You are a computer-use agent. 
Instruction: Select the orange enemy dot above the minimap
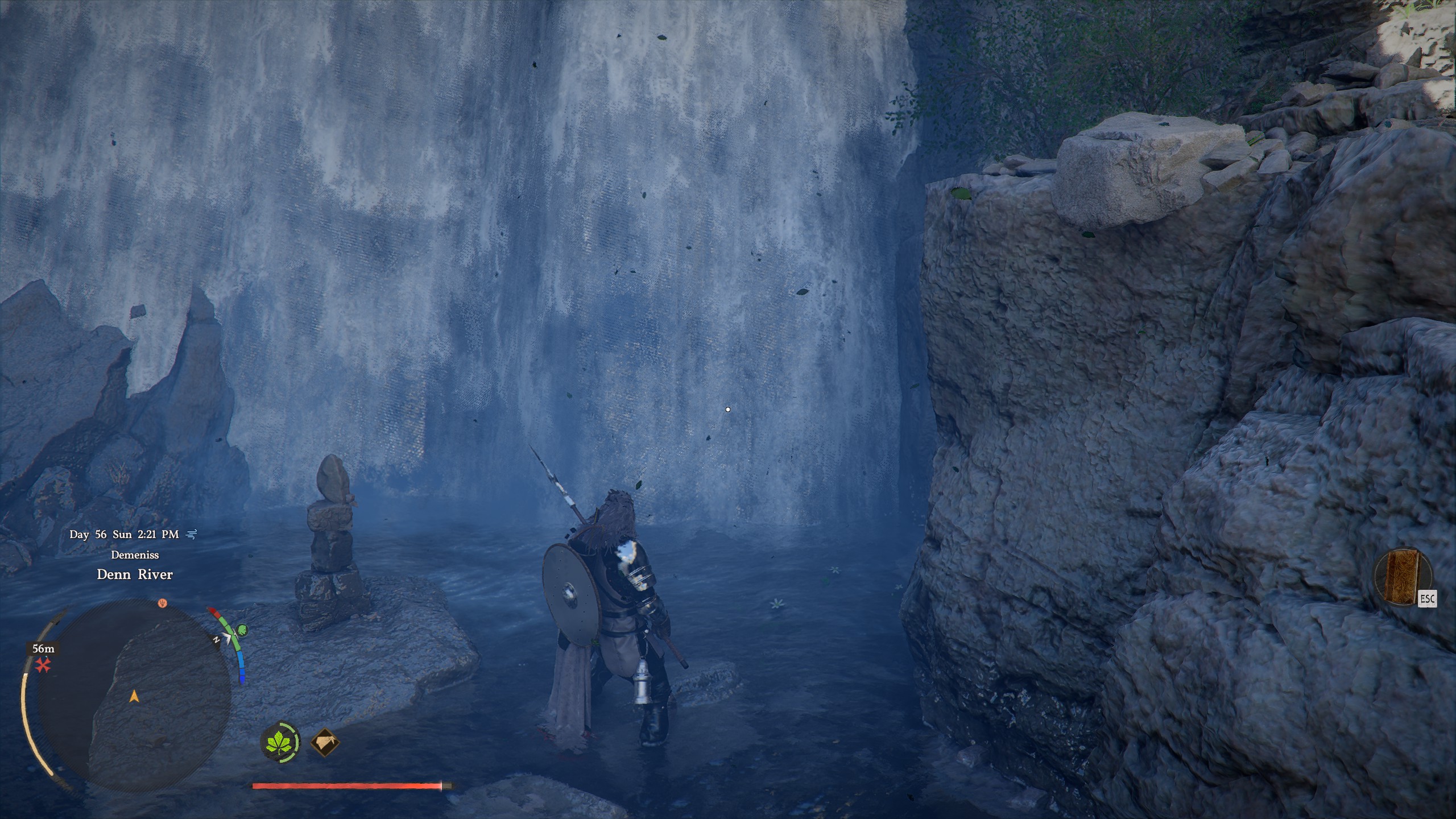coord(162,603)
